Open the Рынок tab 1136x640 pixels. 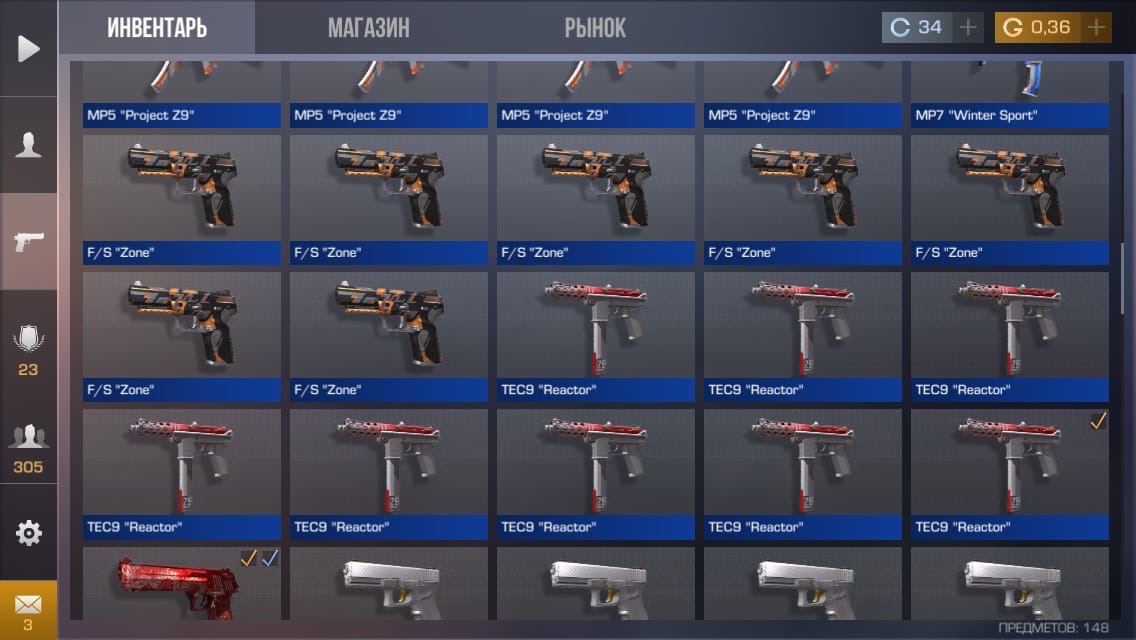click(x=595, y=28)
